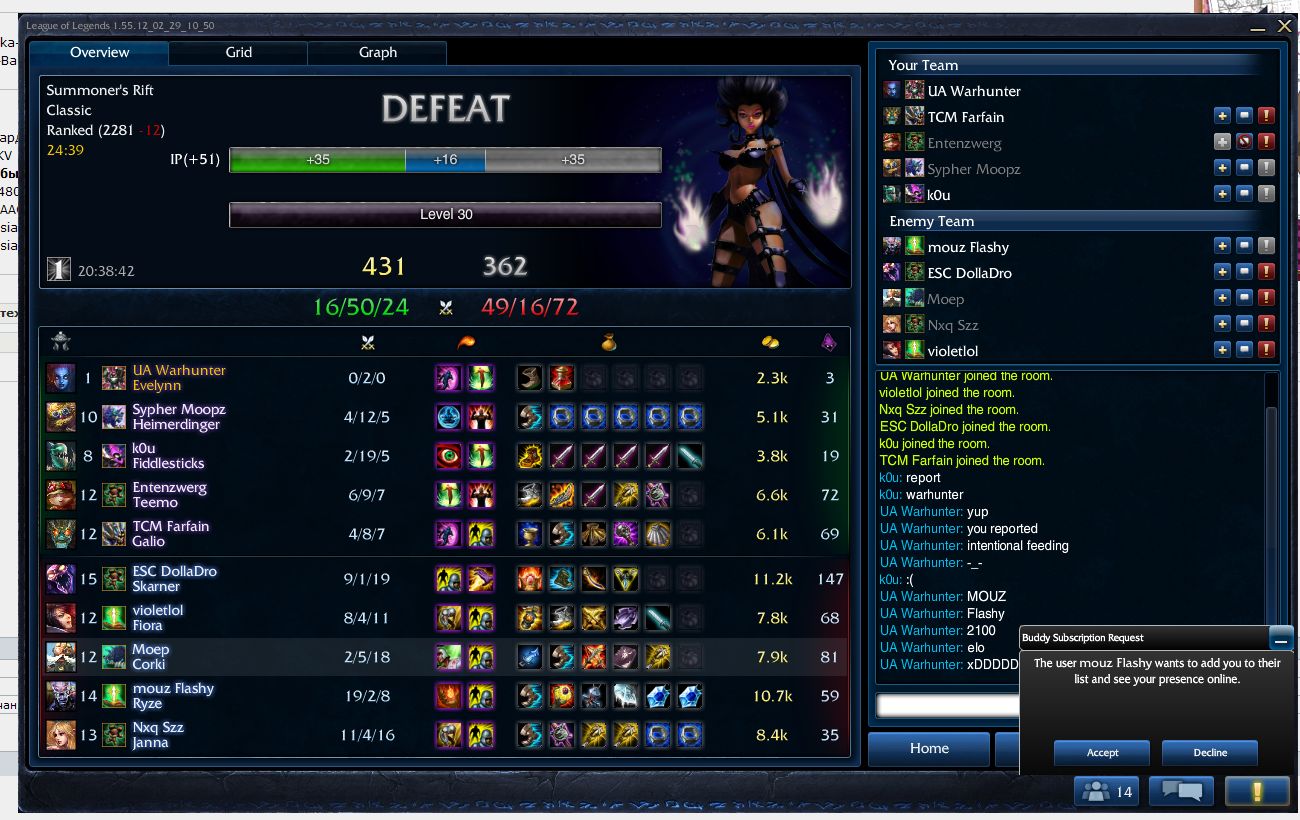Switch to the Grid tab
The image size is (1300, 820).
(238, 53)
